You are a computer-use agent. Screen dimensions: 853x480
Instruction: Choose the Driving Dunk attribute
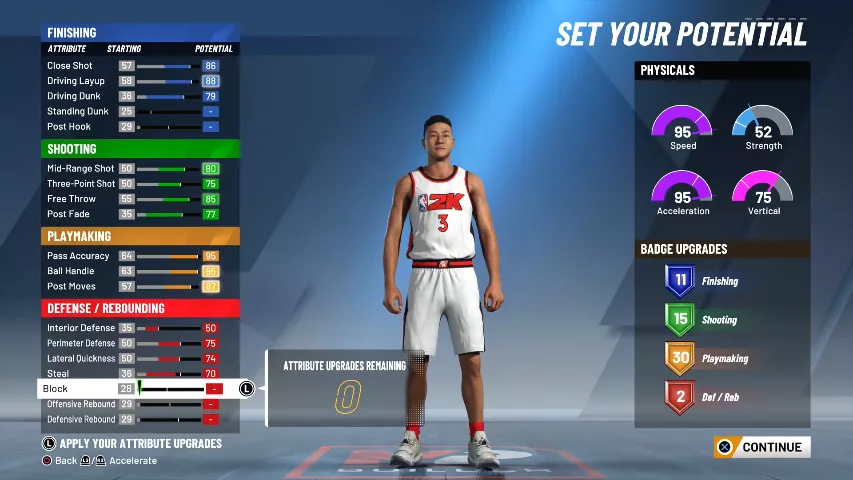coord(132,97)
